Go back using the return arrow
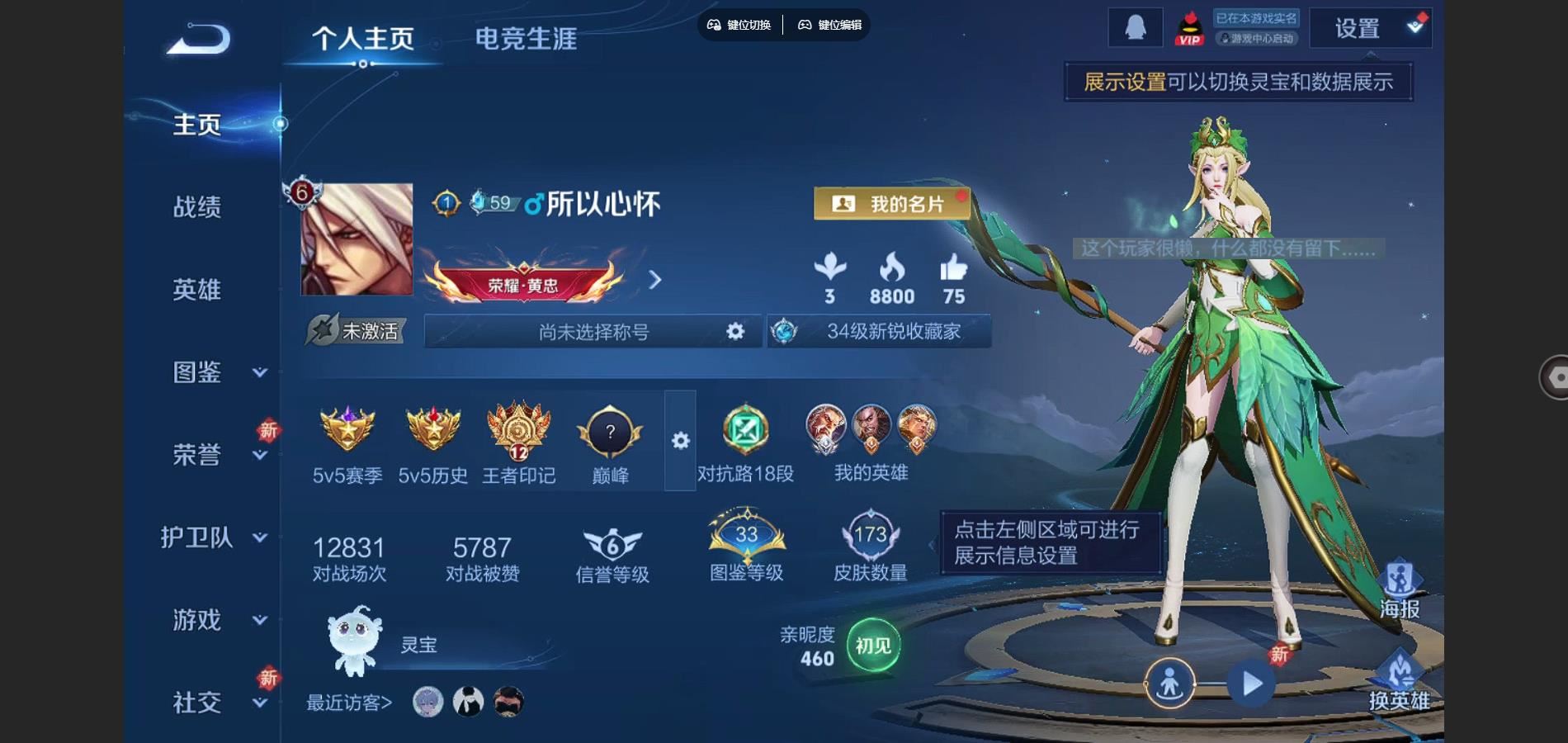This screenshot has height=743, width=1568. [x=198, y=39]
